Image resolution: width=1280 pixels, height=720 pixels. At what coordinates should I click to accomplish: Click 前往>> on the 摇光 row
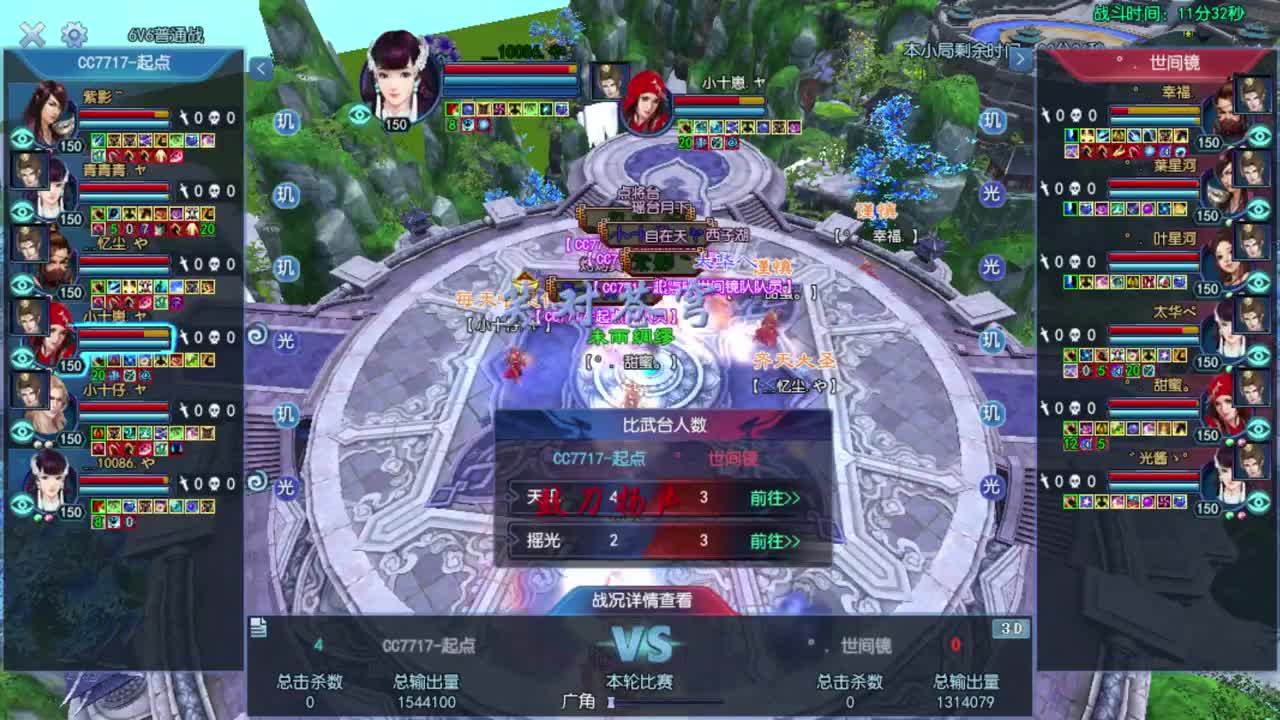pos(772,541)
